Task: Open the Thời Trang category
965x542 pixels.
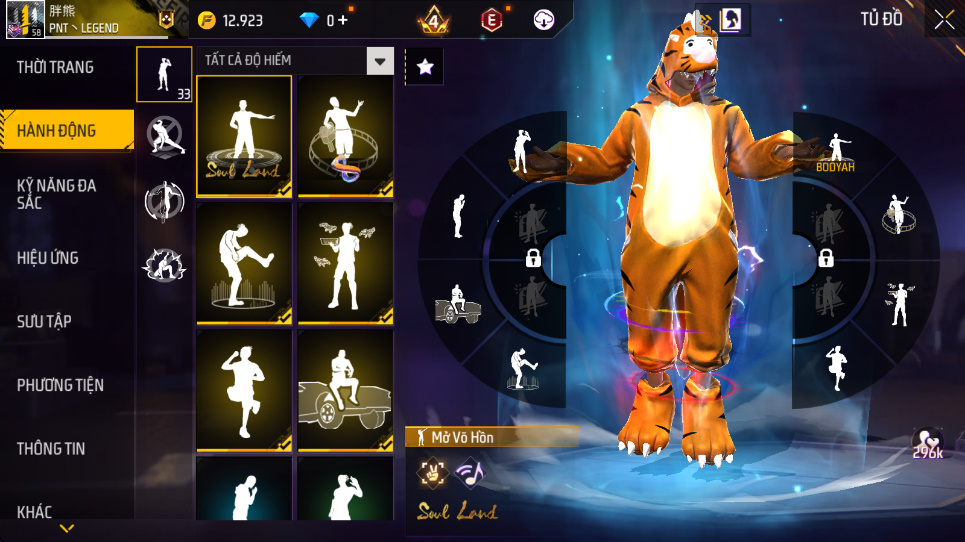Action: (56, 68)
